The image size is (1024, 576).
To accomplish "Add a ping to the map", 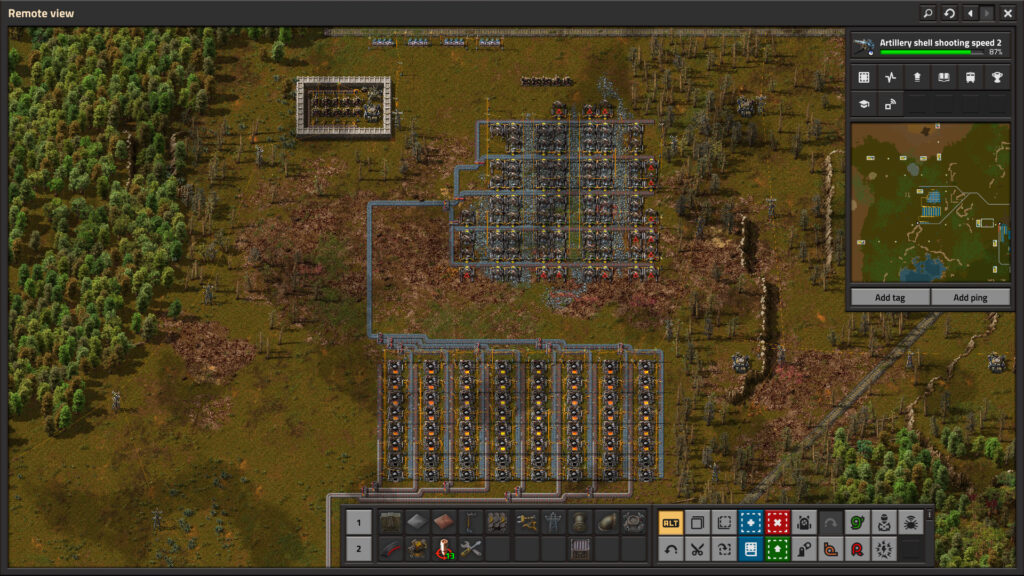I will (969, 297).
